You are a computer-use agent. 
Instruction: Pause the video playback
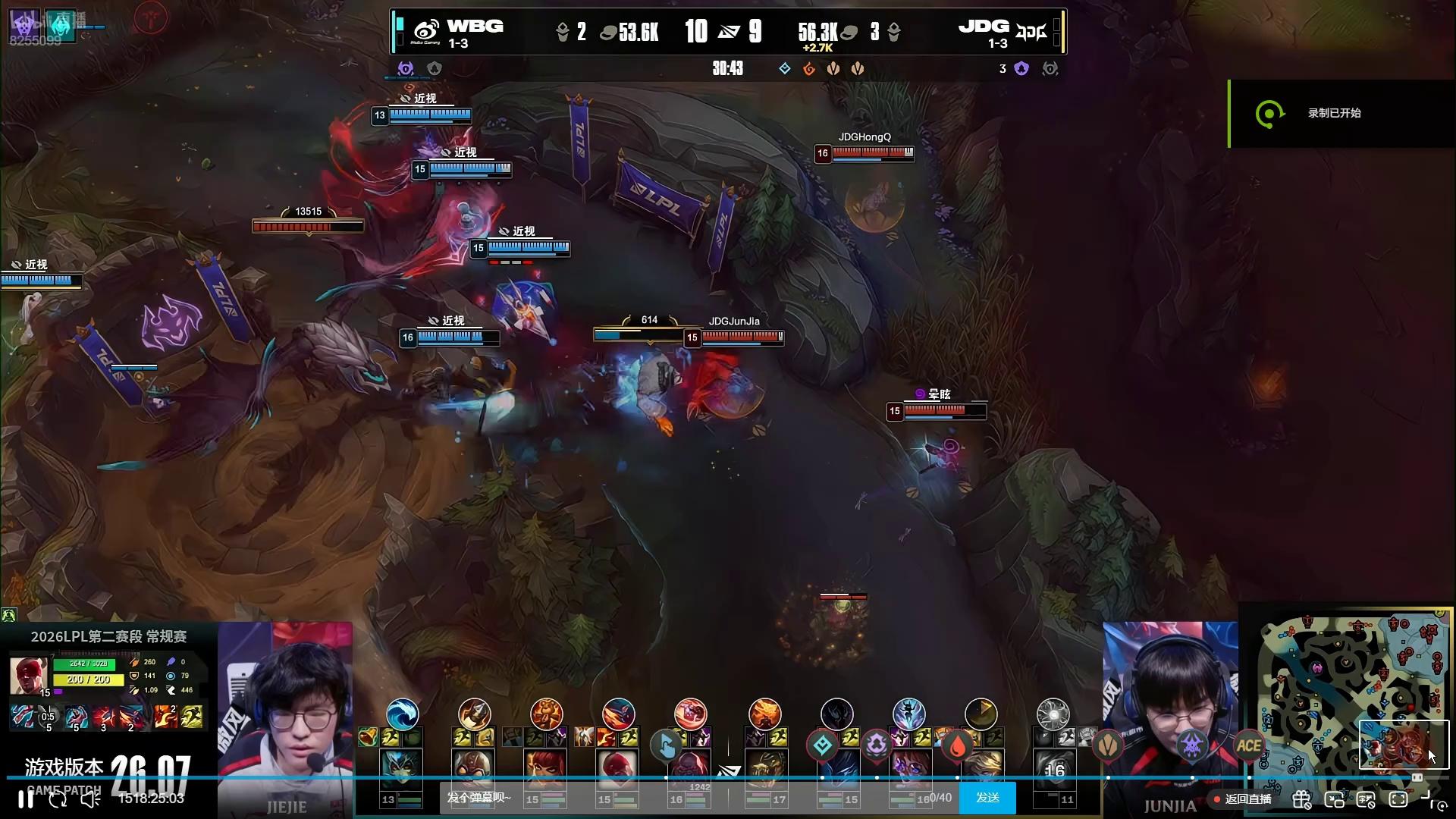[26, 799]
